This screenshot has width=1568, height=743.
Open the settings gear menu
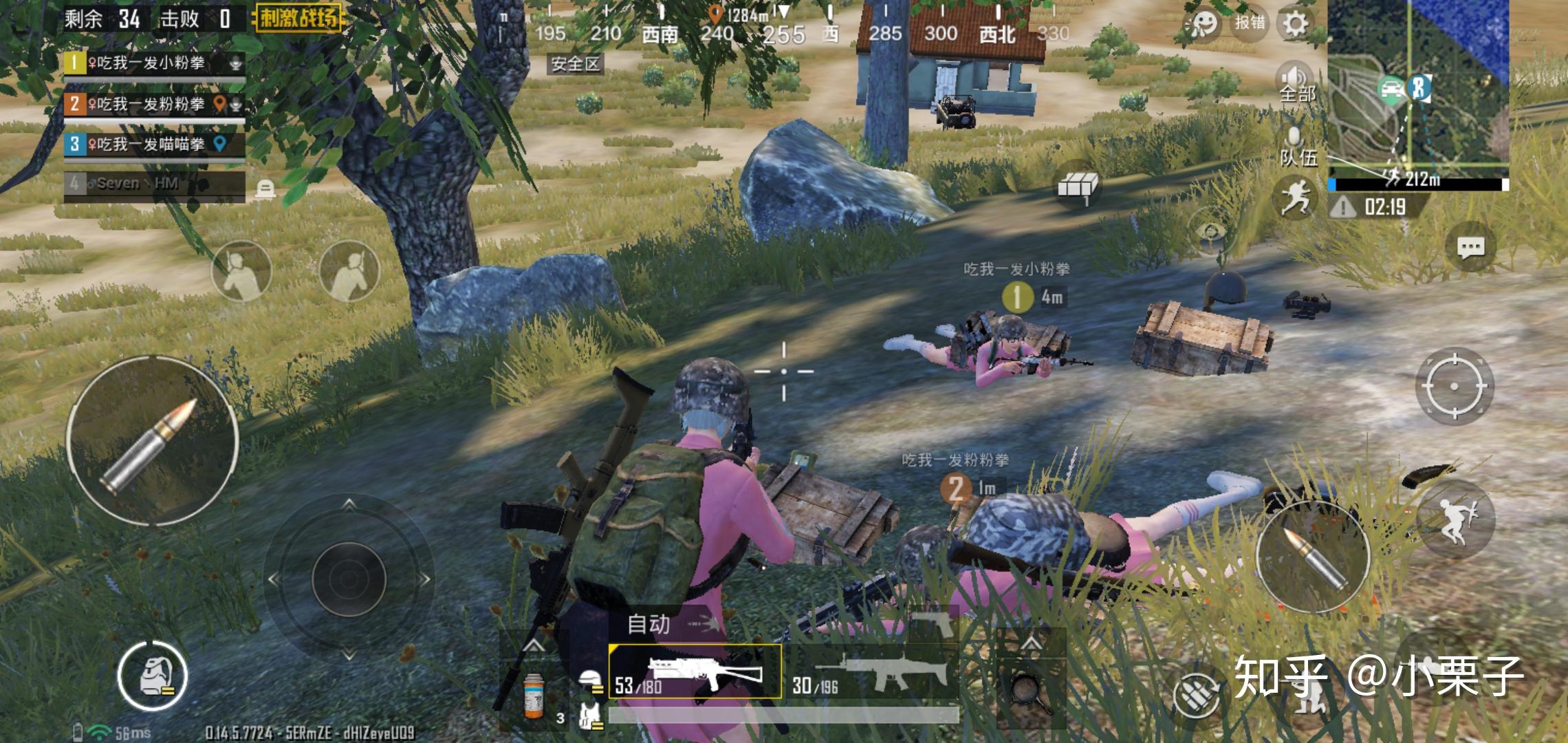(1295, 24)
